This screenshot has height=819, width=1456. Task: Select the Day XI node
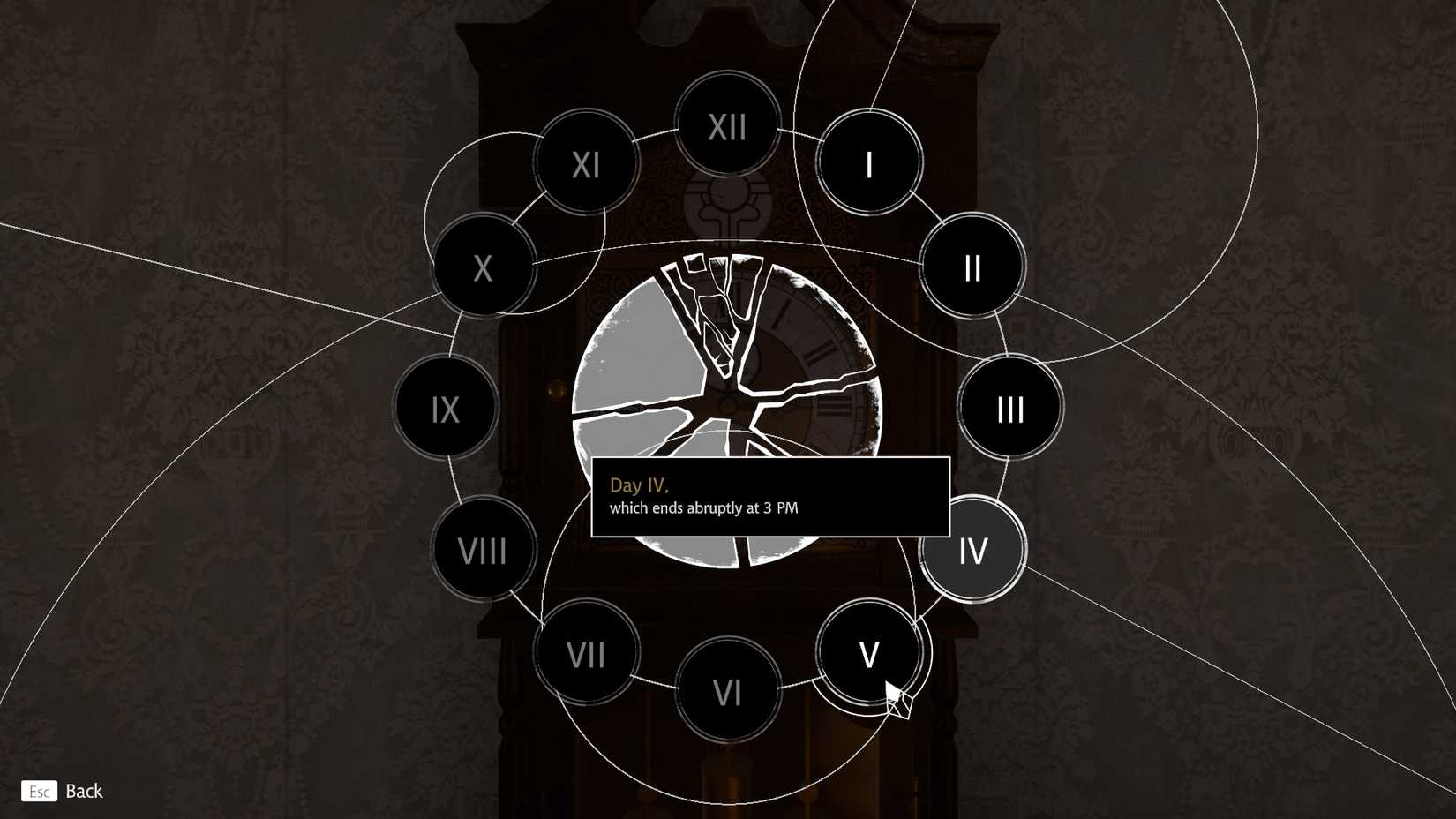click(x=585, y=164)
